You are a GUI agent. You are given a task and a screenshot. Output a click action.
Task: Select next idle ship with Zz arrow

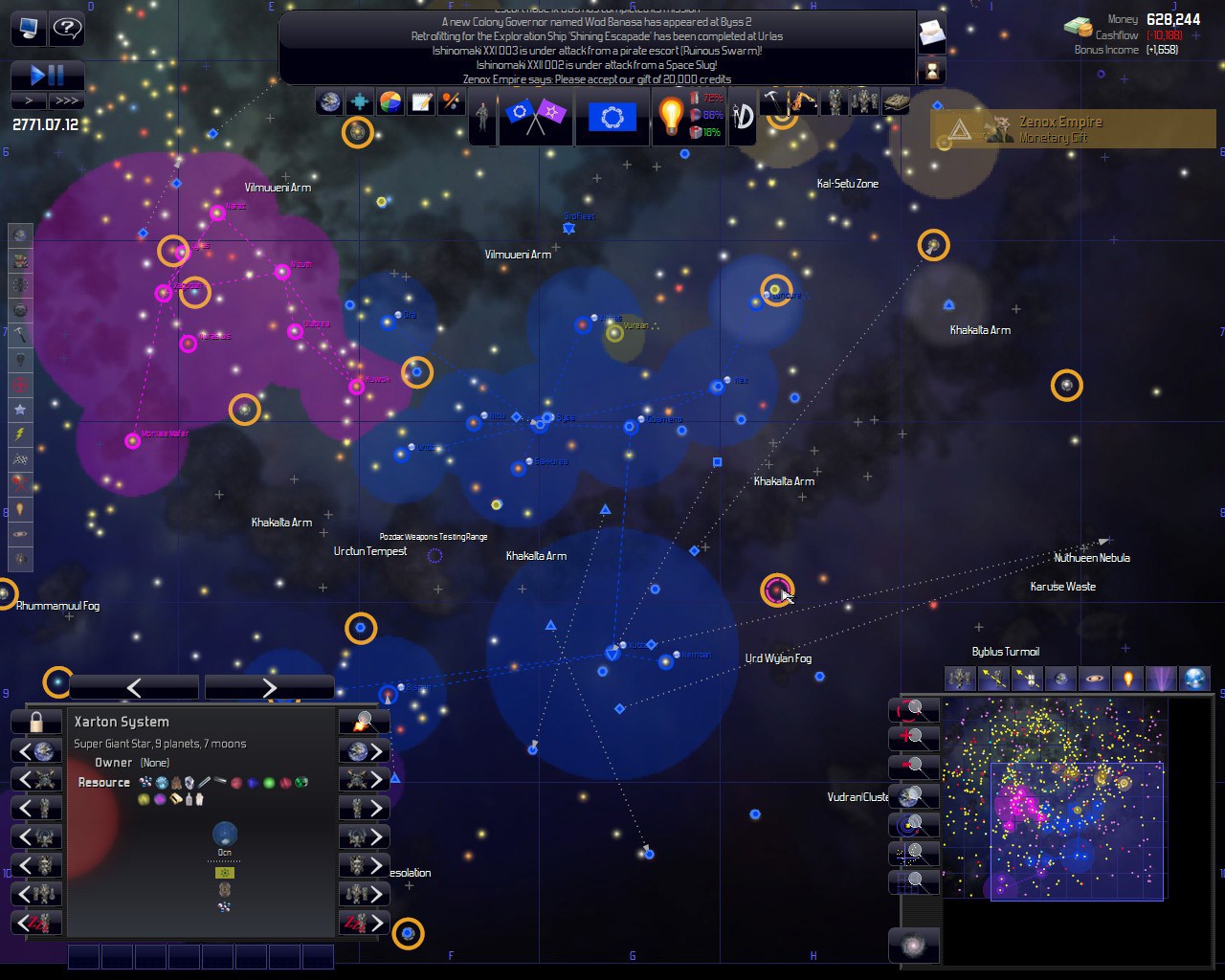pyautogui.click(x=364, y=924)
